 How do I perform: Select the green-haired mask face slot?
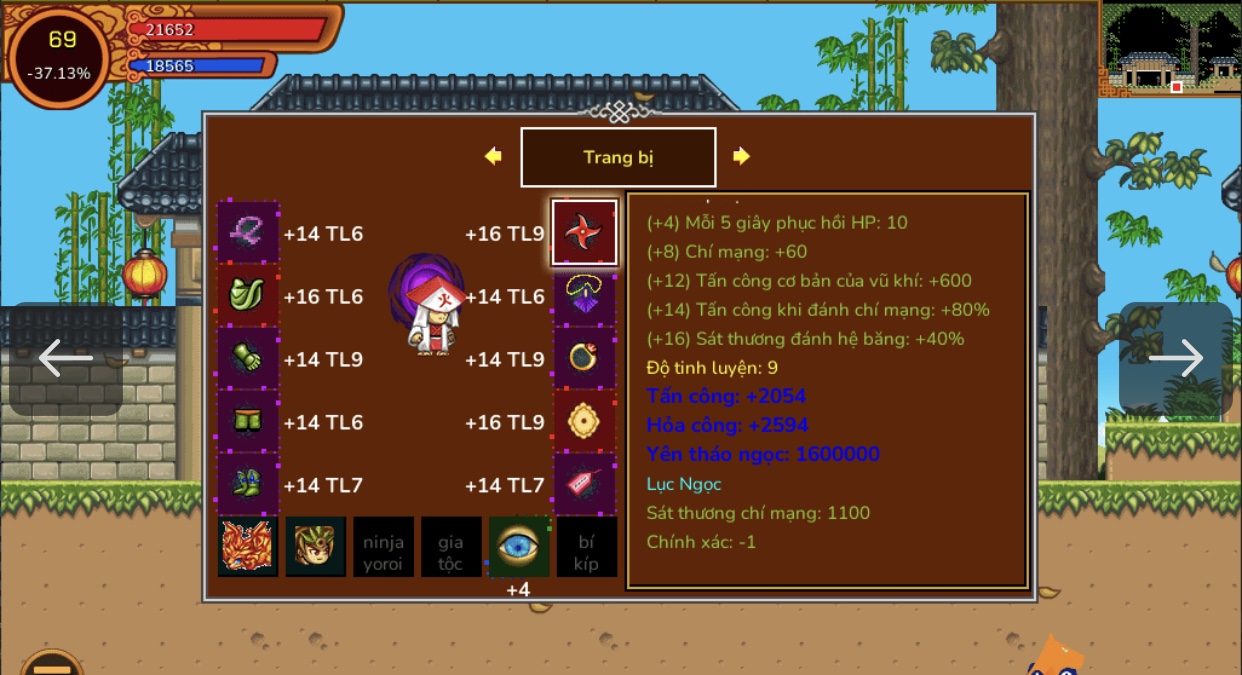point(316,547)
